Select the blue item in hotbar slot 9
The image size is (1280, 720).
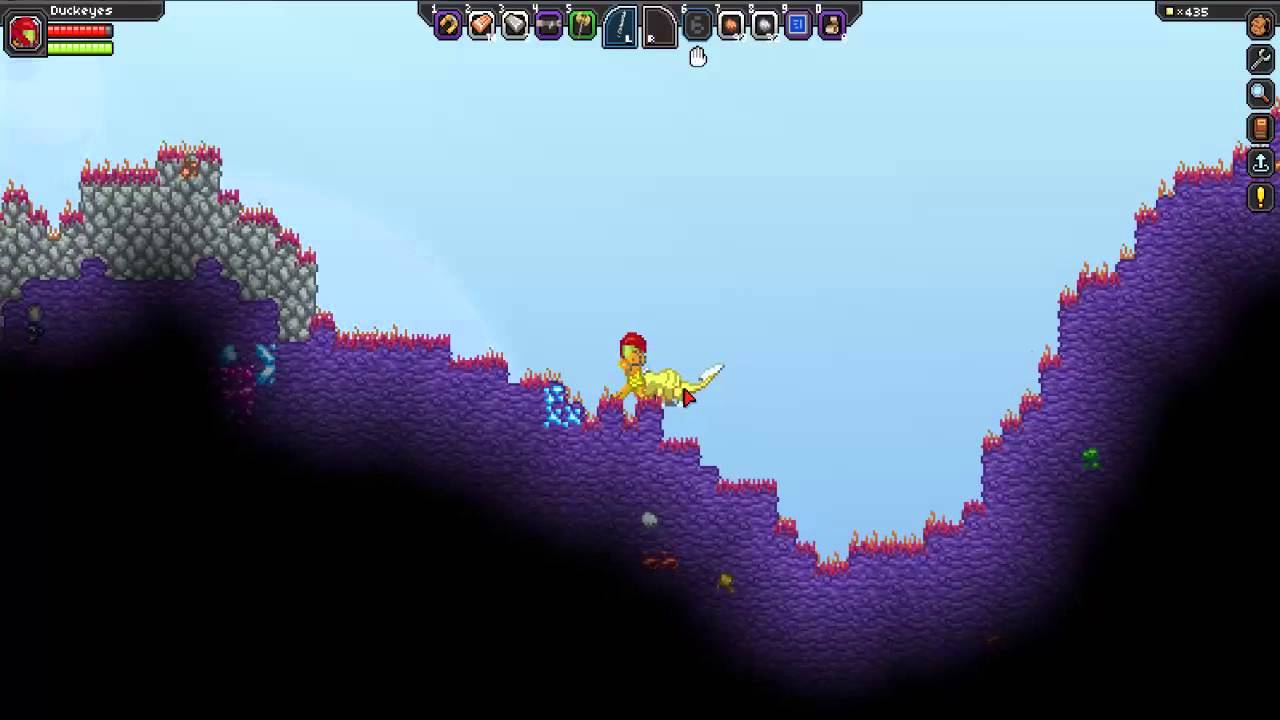(x=798, y=26)
